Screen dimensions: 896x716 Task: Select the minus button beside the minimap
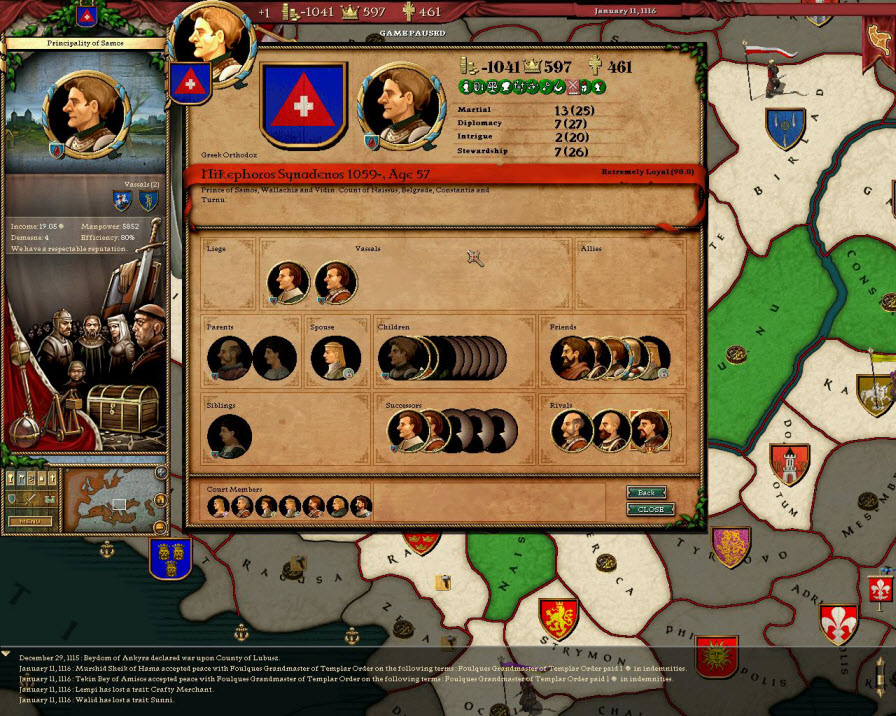(160, 527)
